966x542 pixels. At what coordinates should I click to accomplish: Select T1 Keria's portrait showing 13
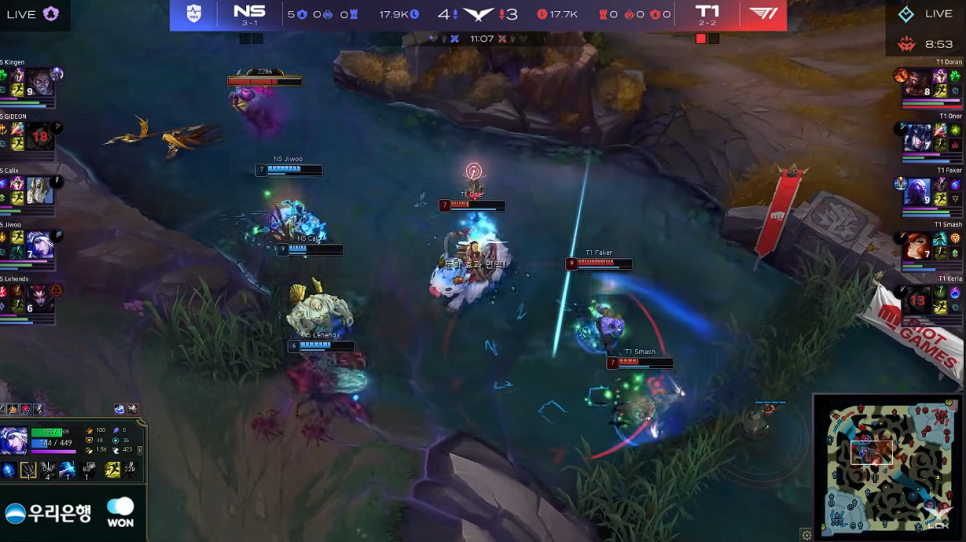918,299
